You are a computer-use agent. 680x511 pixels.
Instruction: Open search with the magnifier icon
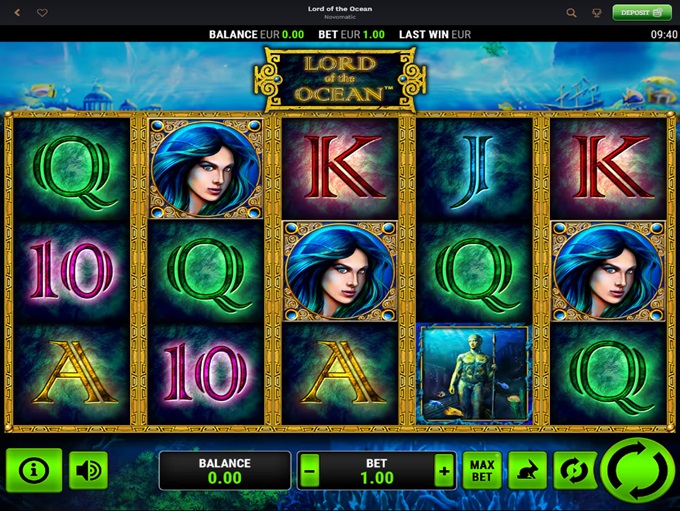pos(572,13)
